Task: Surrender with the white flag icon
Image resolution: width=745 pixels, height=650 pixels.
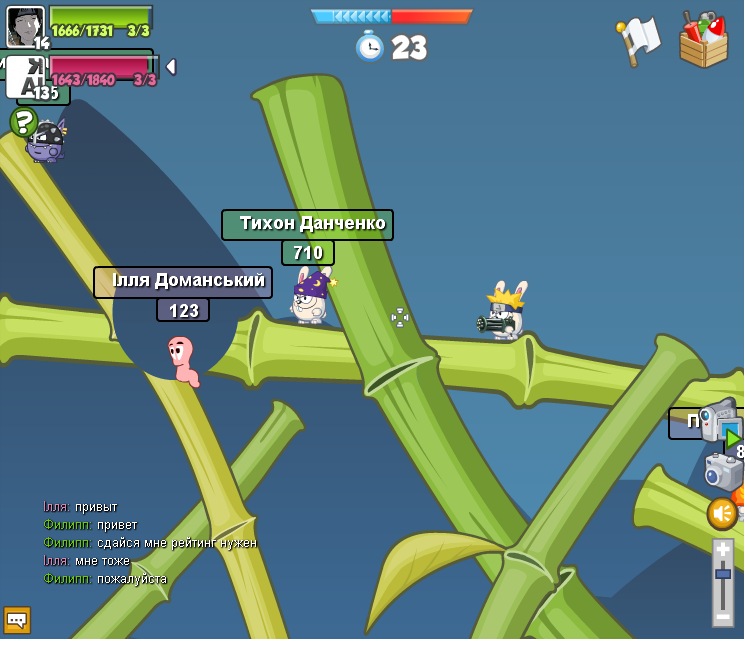Action: pyautogui.click(x=638, y=40)
